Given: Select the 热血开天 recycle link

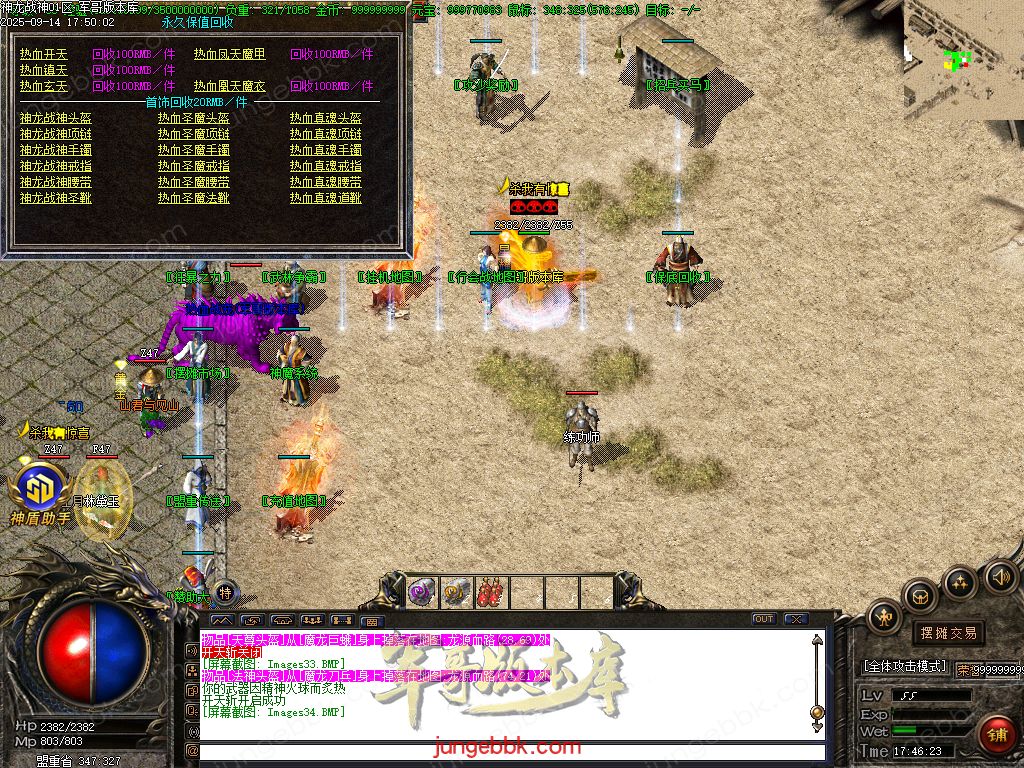Looking at the screenshot, I should coord(44,54).
